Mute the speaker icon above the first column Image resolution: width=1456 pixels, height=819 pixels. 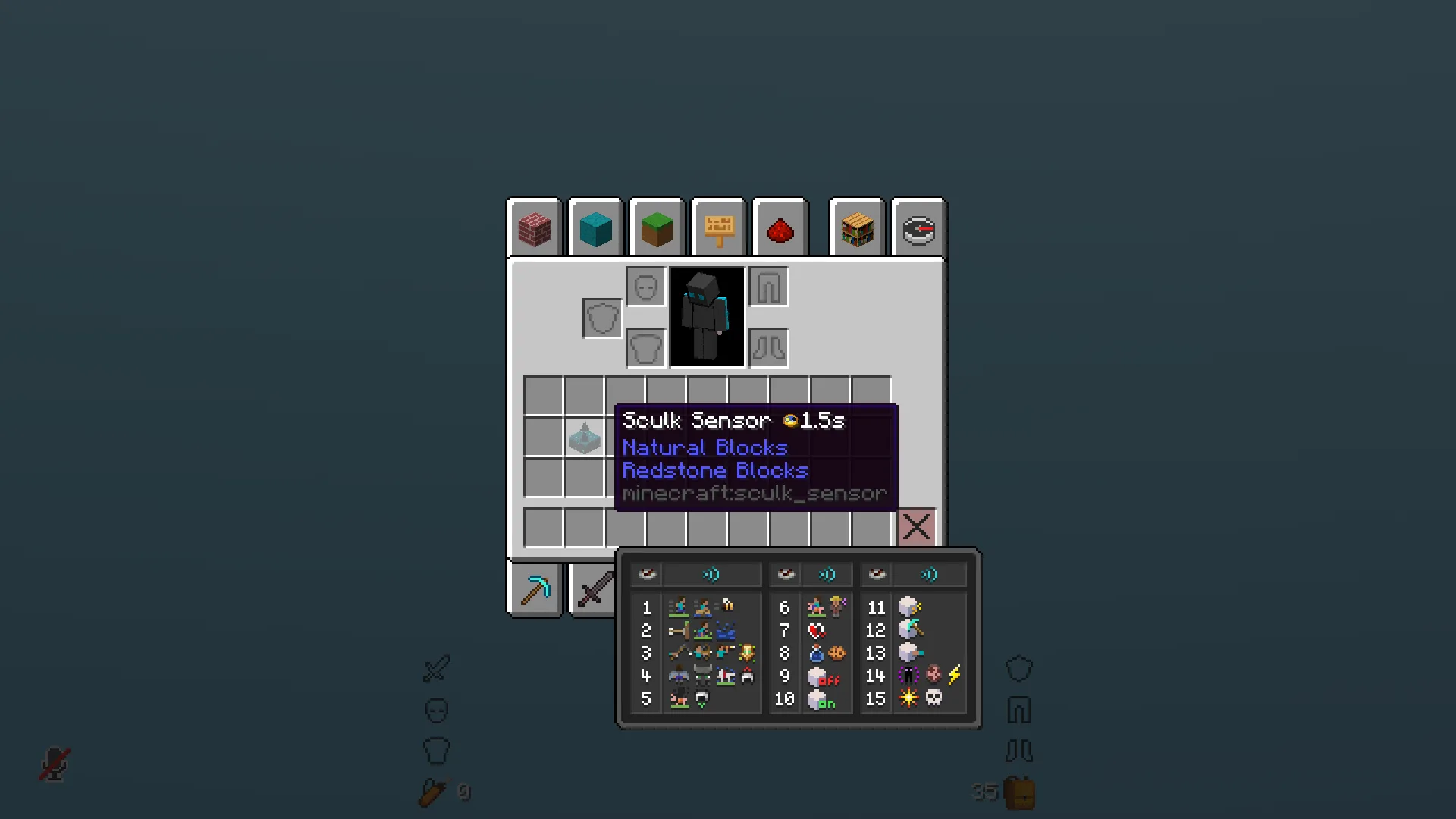click(711, 575)
